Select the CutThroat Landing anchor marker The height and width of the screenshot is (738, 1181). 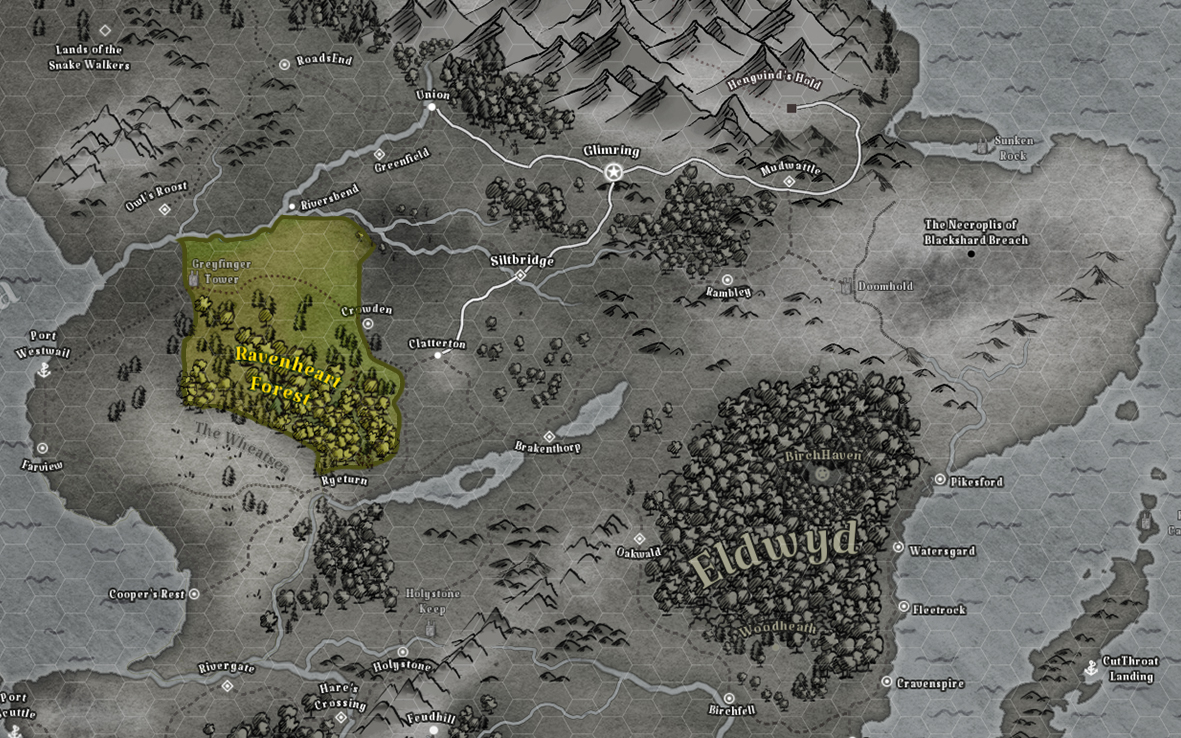coord(1091,668)
